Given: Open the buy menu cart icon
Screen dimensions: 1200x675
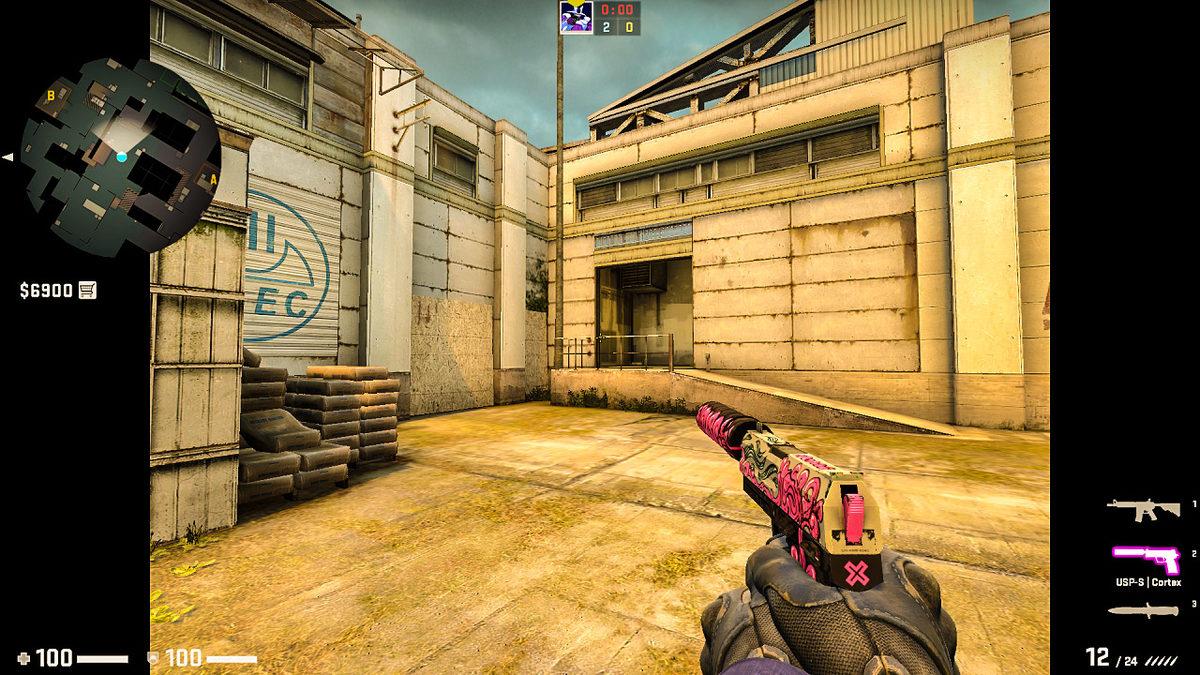Looking at the screenshot, I should (88, 290).
